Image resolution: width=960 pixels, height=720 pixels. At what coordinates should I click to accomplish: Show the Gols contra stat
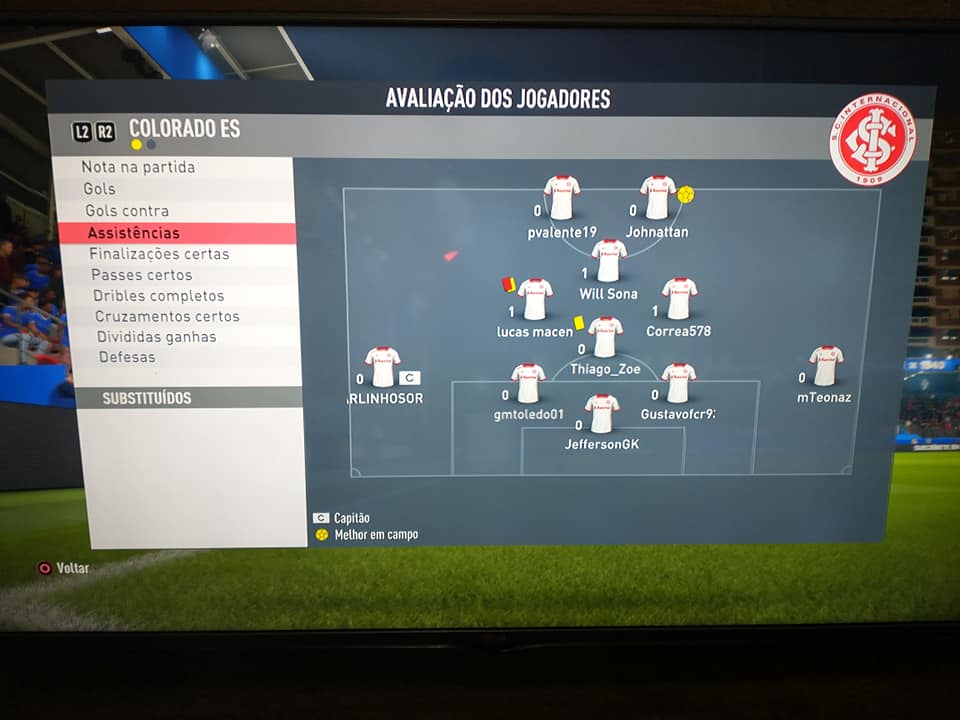127,211
